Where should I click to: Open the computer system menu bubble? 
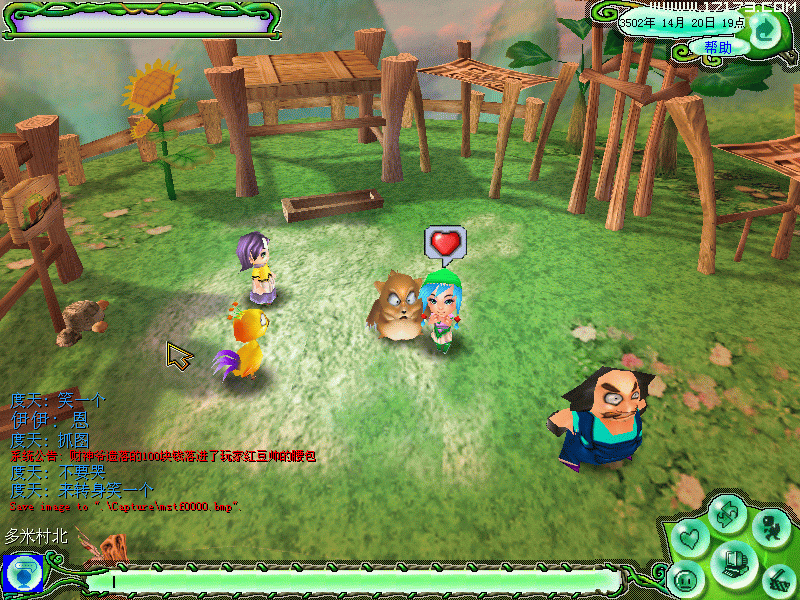pyautogui.click(x=734, y=560)
